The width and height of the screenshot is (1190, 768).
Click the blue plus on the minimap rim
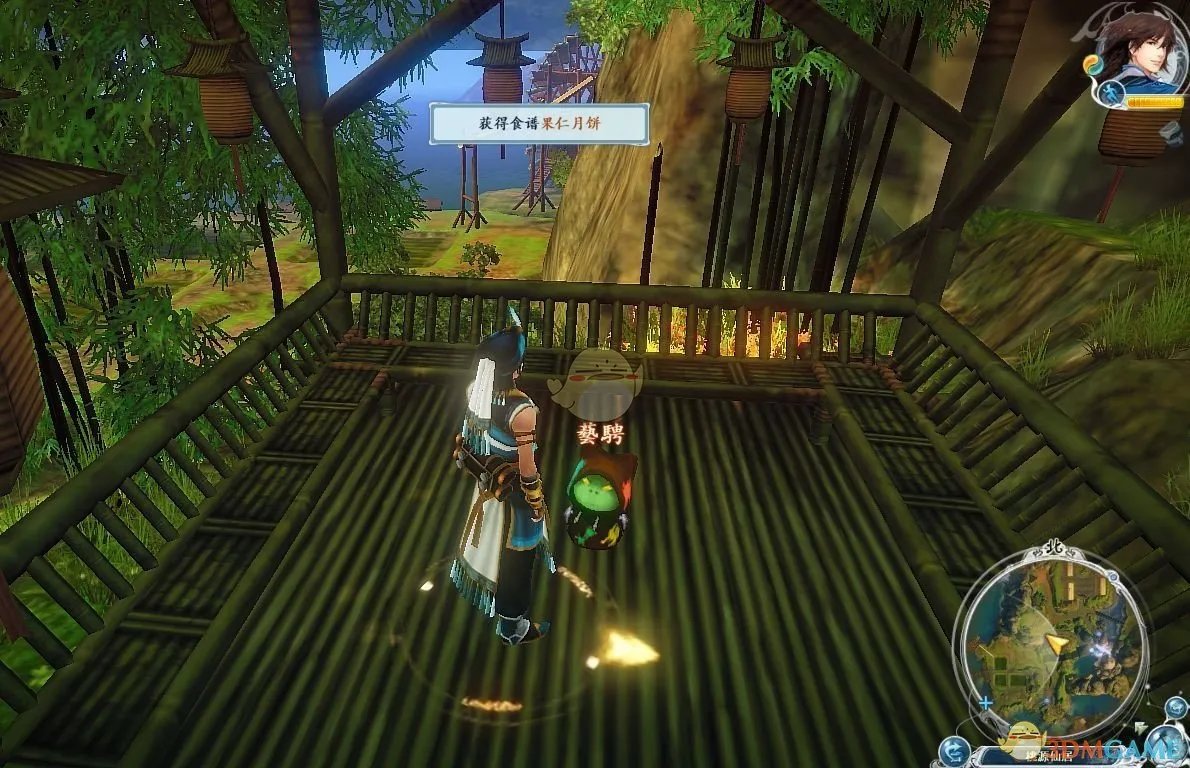tap(985, 702)
